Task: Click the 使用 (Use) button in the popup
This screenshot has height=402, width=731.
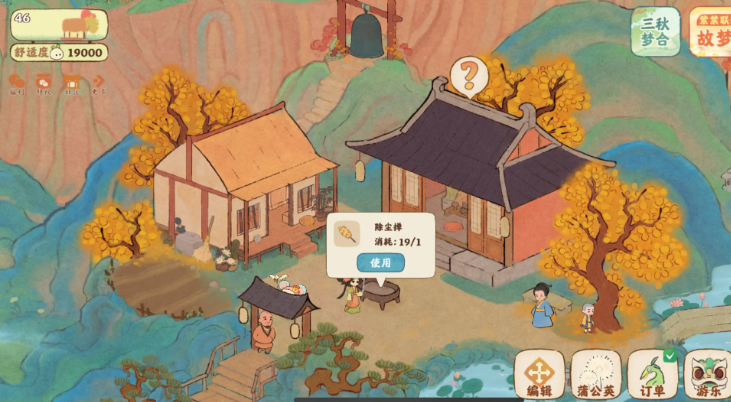Action: click(x=380, y=262)
